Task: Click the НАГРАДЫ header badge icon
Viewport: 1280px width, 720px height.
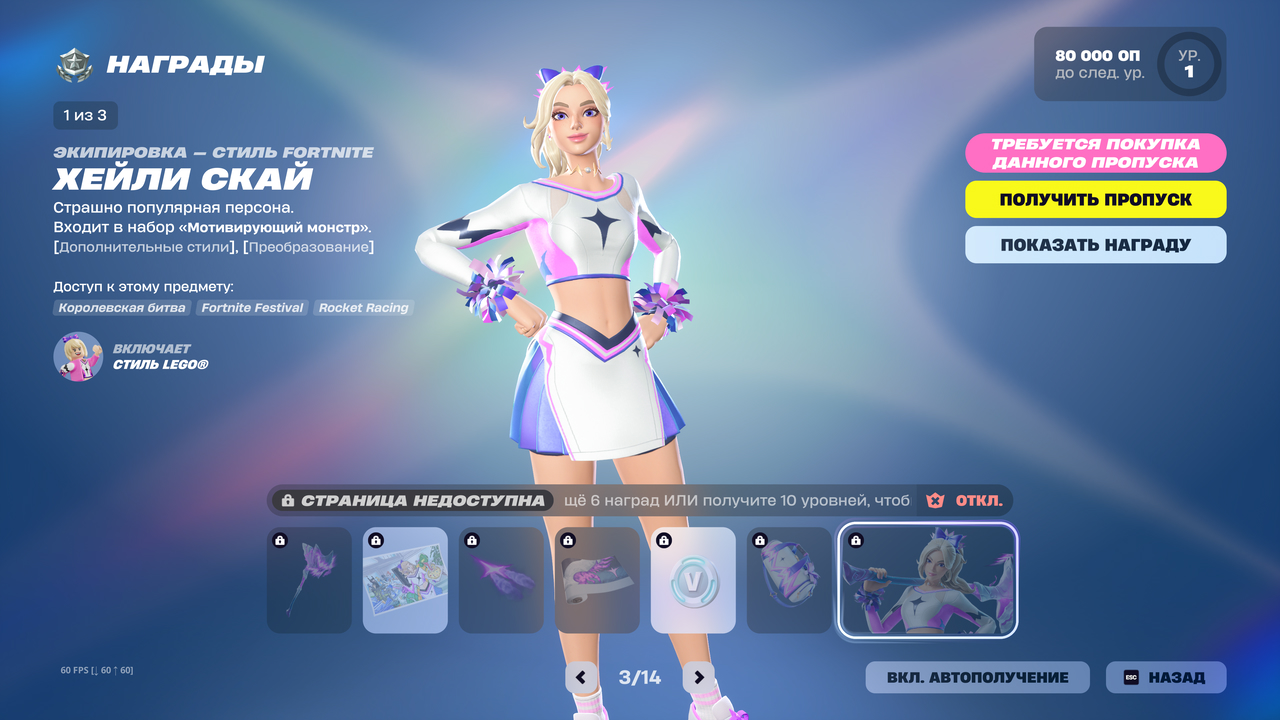Action: click(73, 66)
